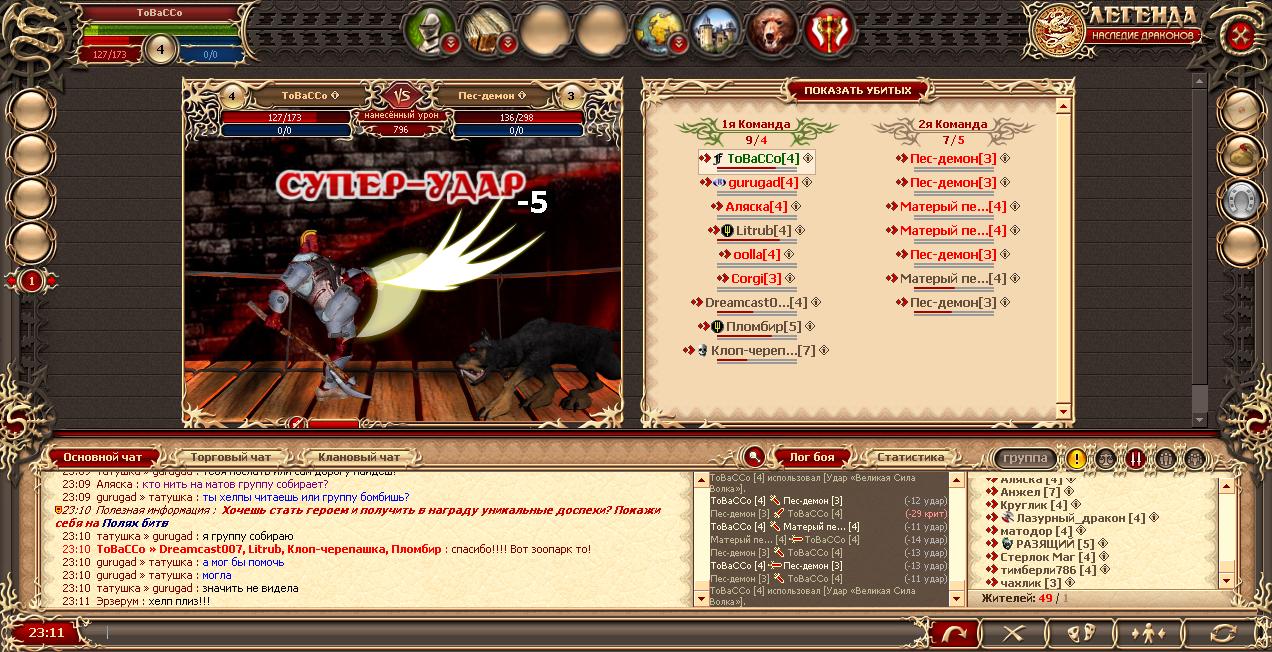This screenshot has height=652, width=1272.
Task: Open the backpack inventory icon
Action: 488,28
